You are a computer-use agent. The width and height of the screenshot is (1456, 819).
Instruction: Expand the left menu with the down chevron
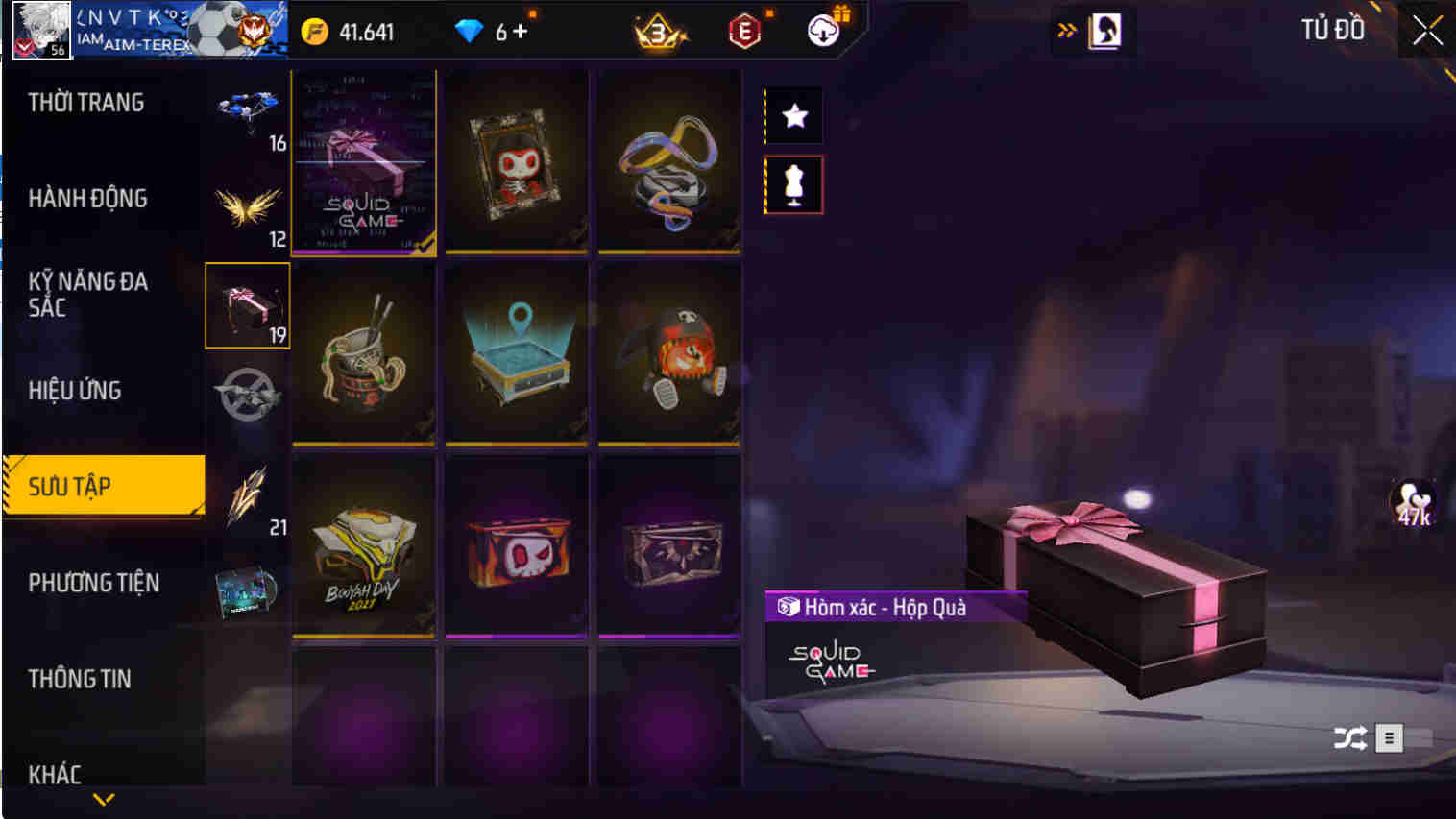point(106,798)
